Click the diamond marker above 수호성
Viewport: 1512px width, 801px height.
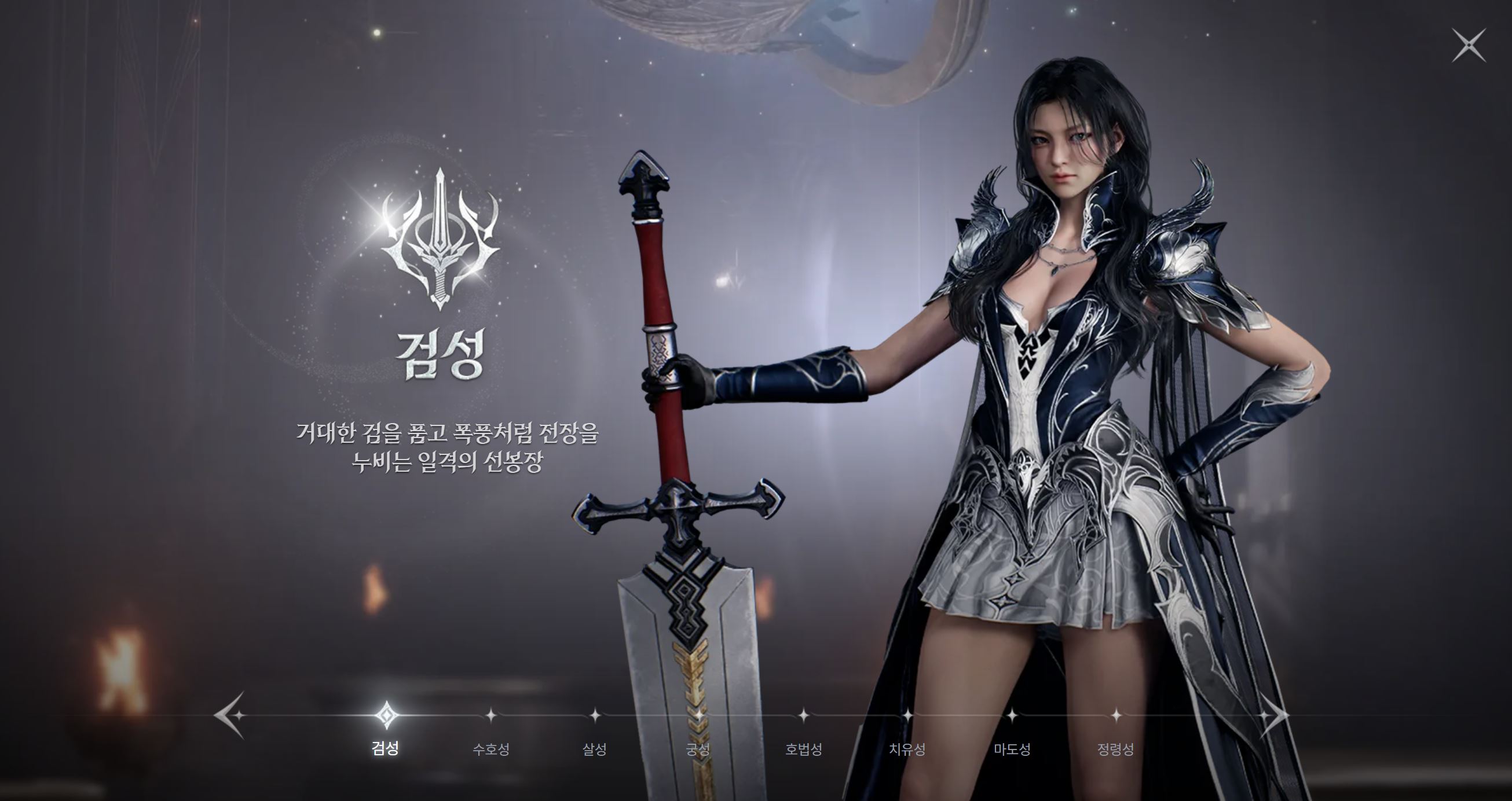491,717
